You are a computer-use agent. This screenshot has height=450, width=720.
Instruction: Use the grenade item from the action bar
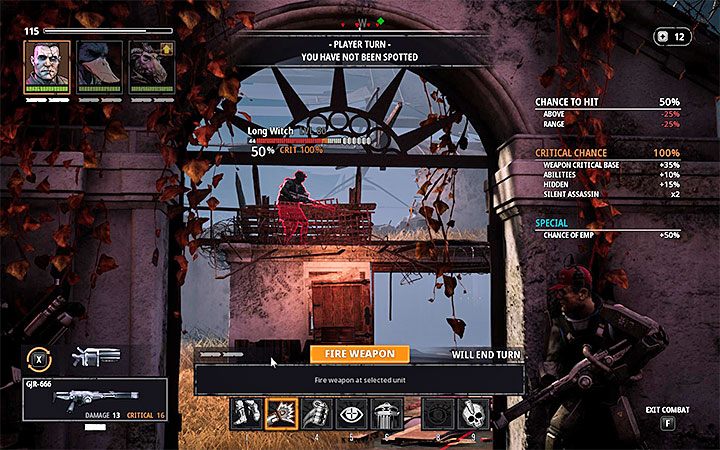[316, 412]
